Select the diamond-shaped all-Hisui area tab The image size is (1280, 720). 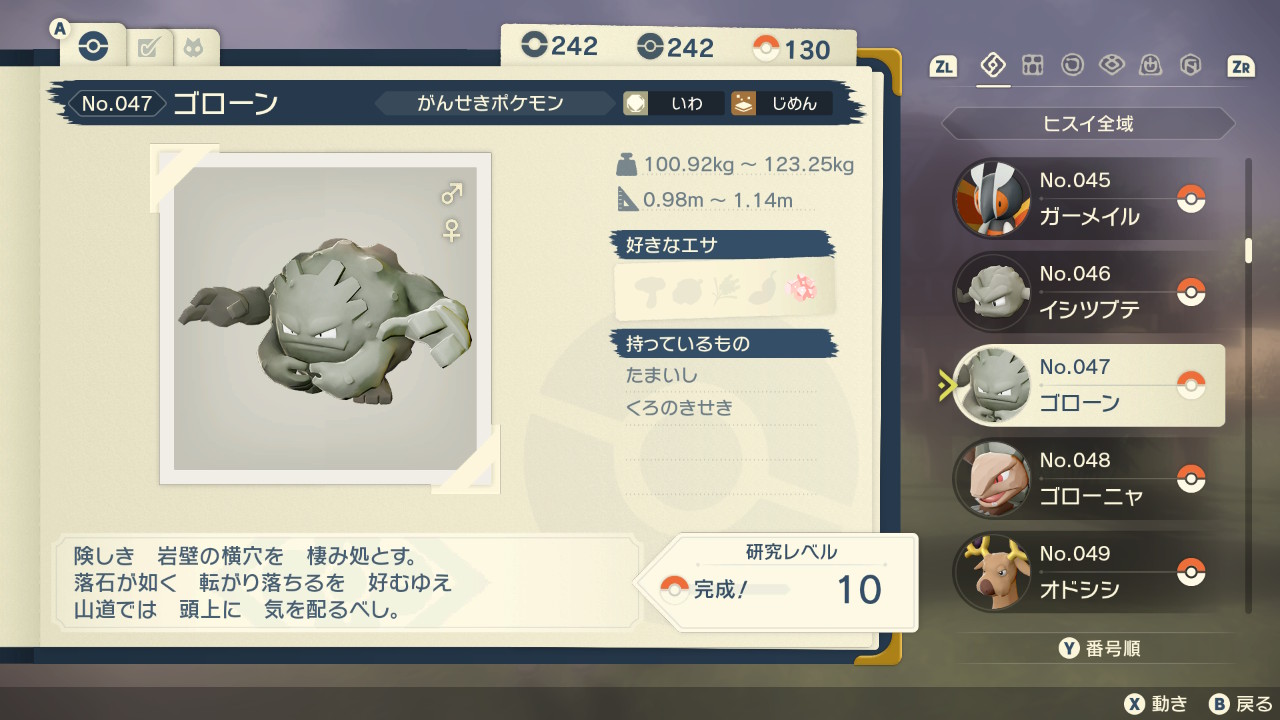click(x=993, y=66)
